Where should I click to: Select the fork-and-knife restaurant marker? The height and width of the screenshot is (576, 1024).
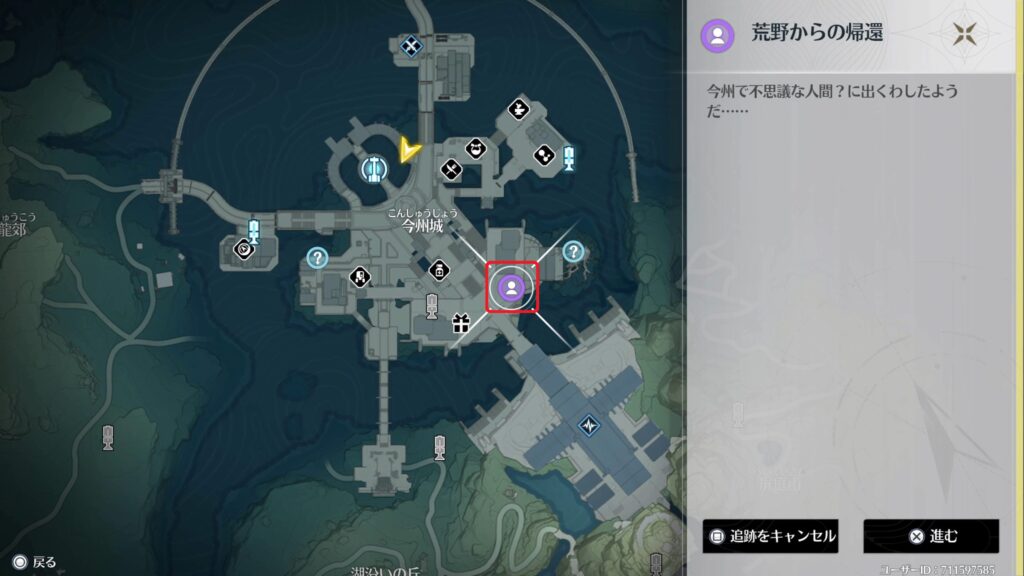click(x=451, y=172)
